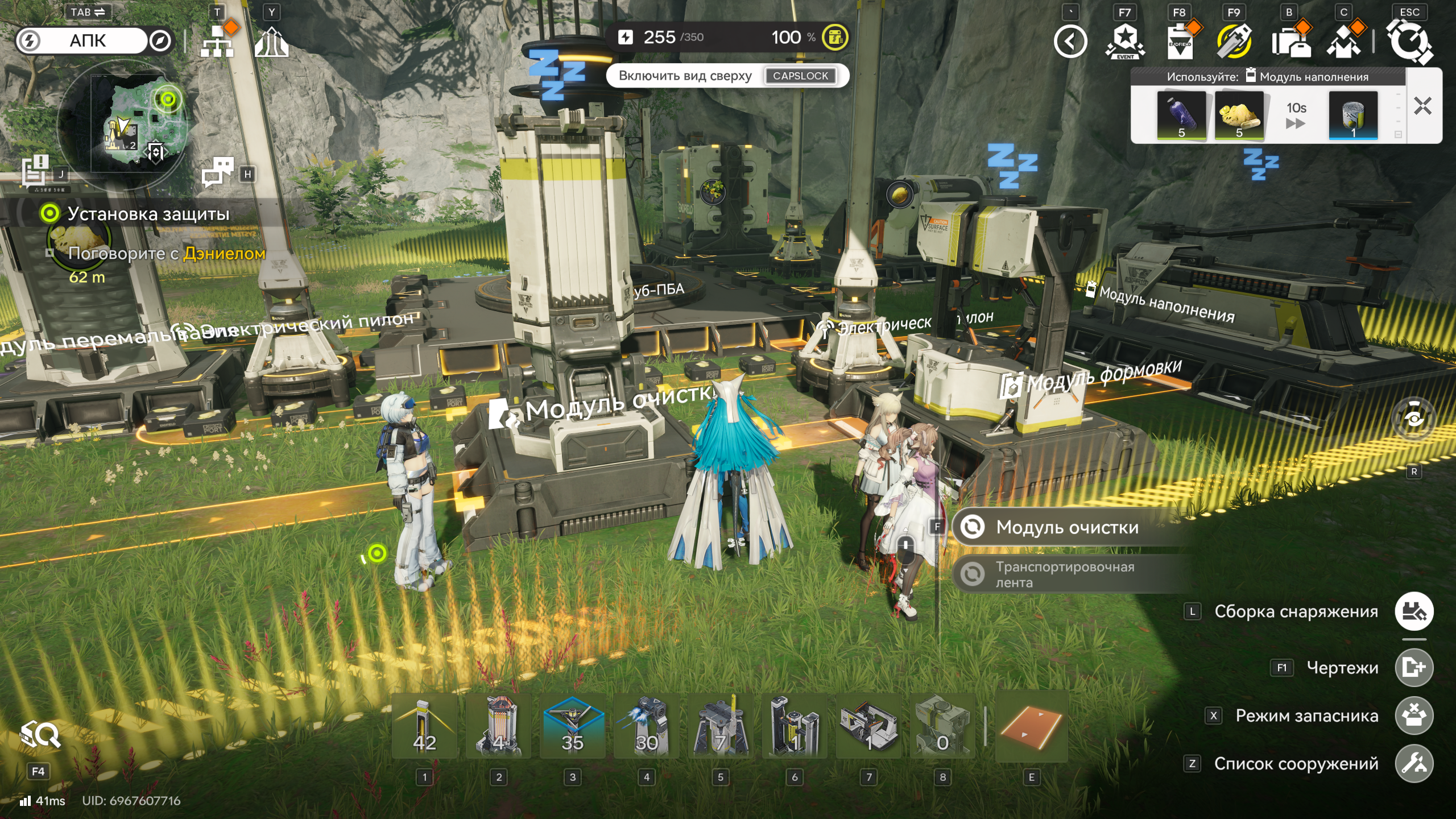Select the highlighted hotbar slot with 35
The image size is (1456, 819).
(572, 726)
